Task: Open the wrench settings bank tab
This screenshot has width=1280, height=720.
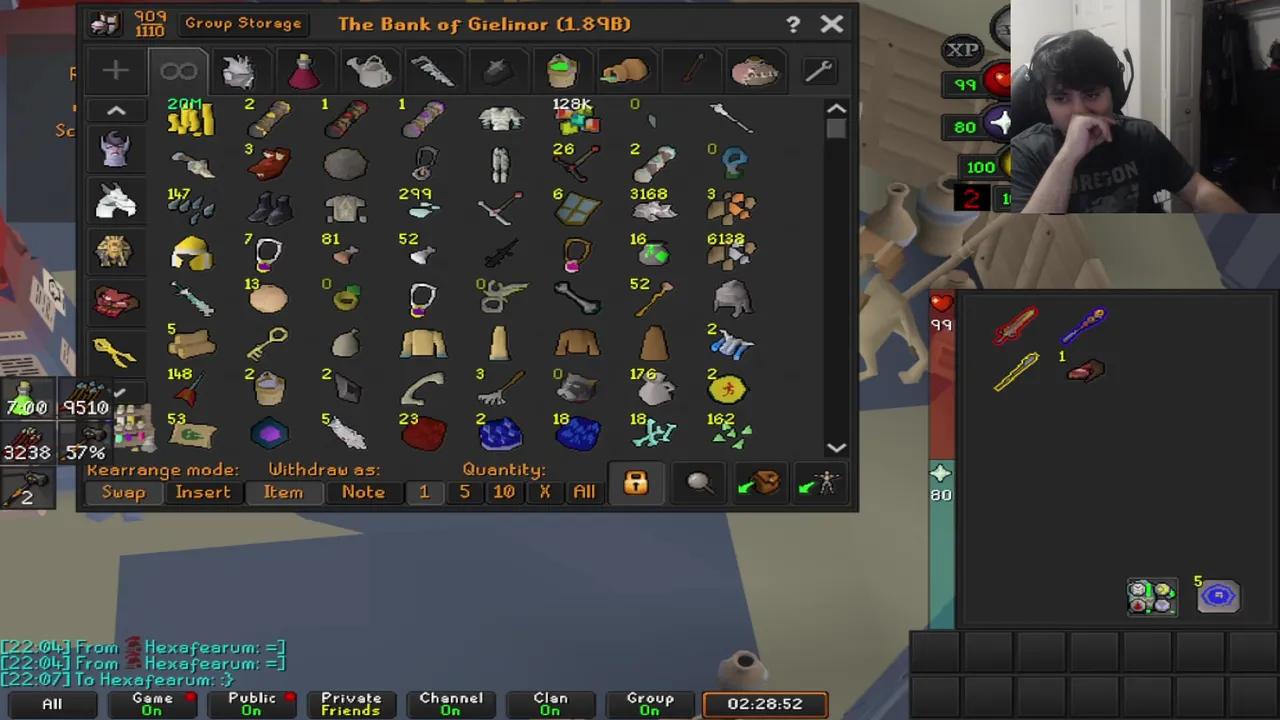Action: (x=818, y=70)
